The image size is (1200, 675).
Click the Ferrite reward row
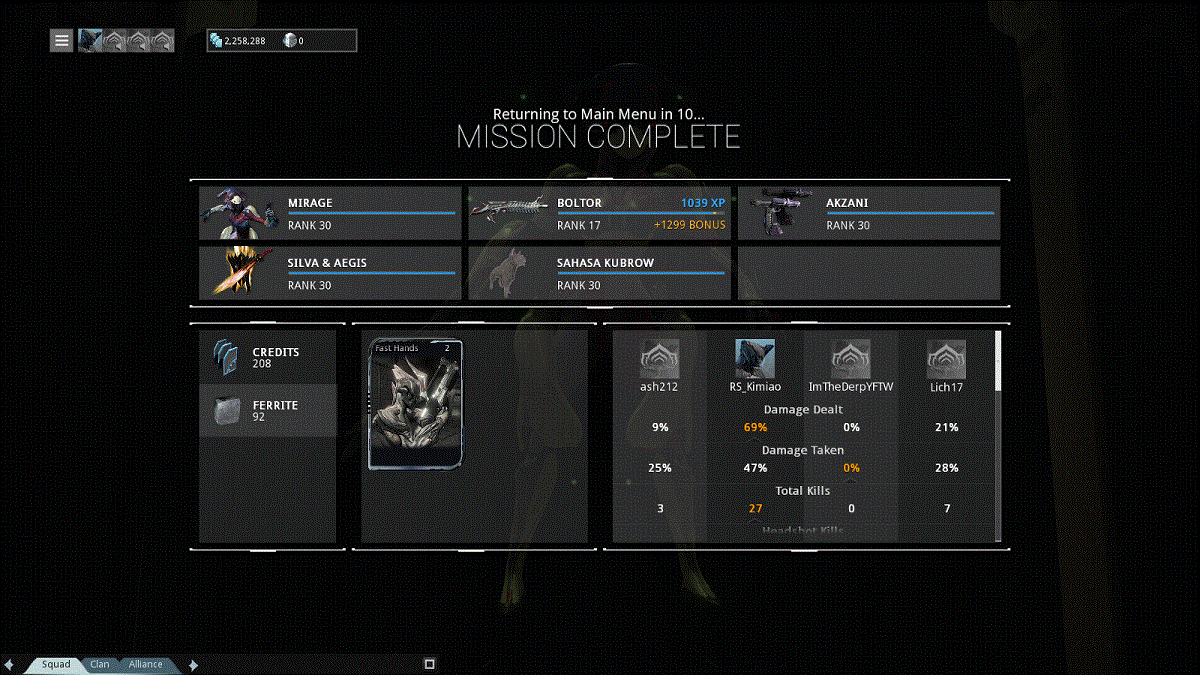coord(268,410)
